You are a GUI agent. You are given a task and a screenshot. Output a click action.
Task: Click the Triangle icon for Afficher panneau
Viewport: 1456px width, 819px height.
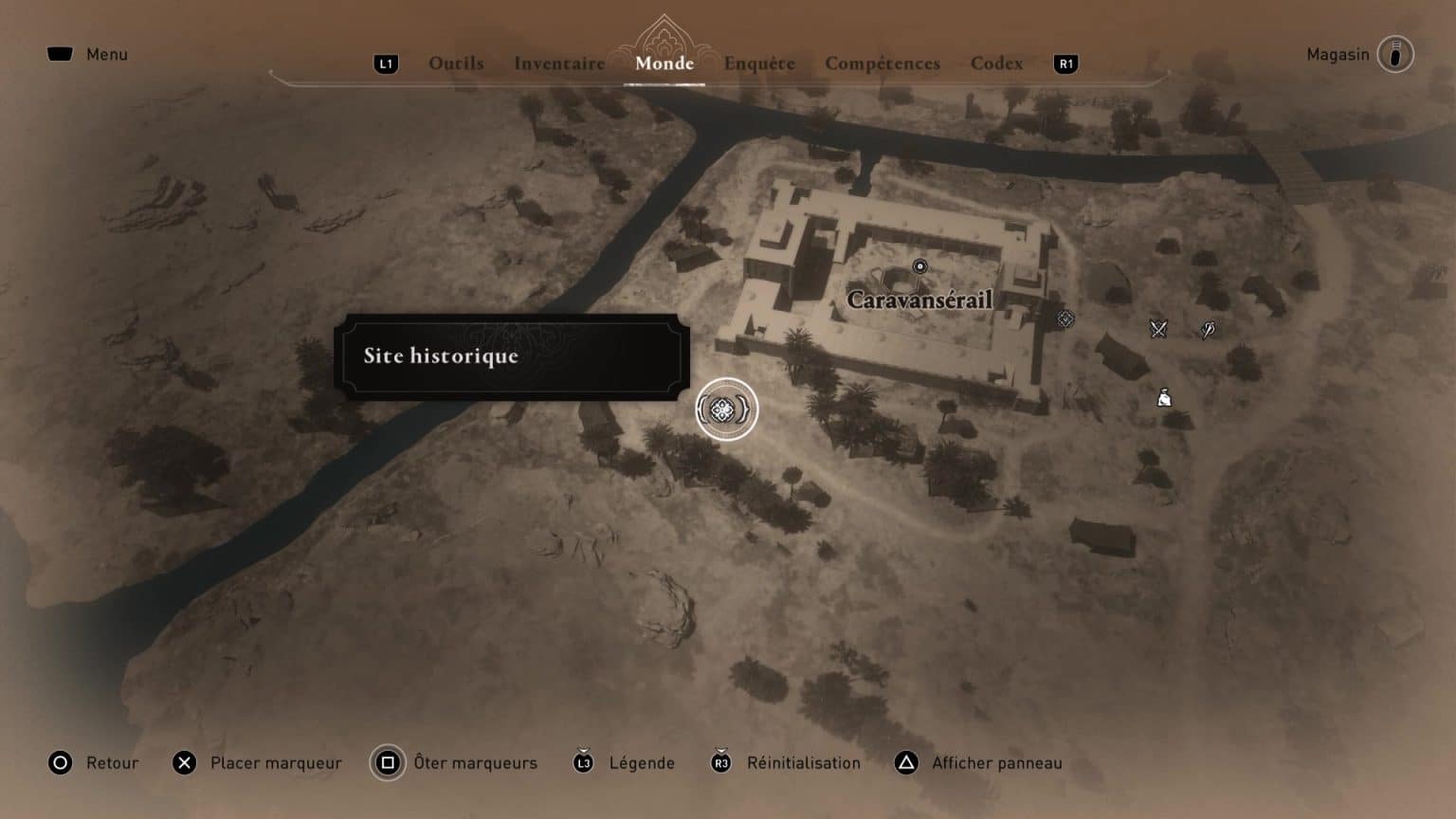[x=906, y=762]
